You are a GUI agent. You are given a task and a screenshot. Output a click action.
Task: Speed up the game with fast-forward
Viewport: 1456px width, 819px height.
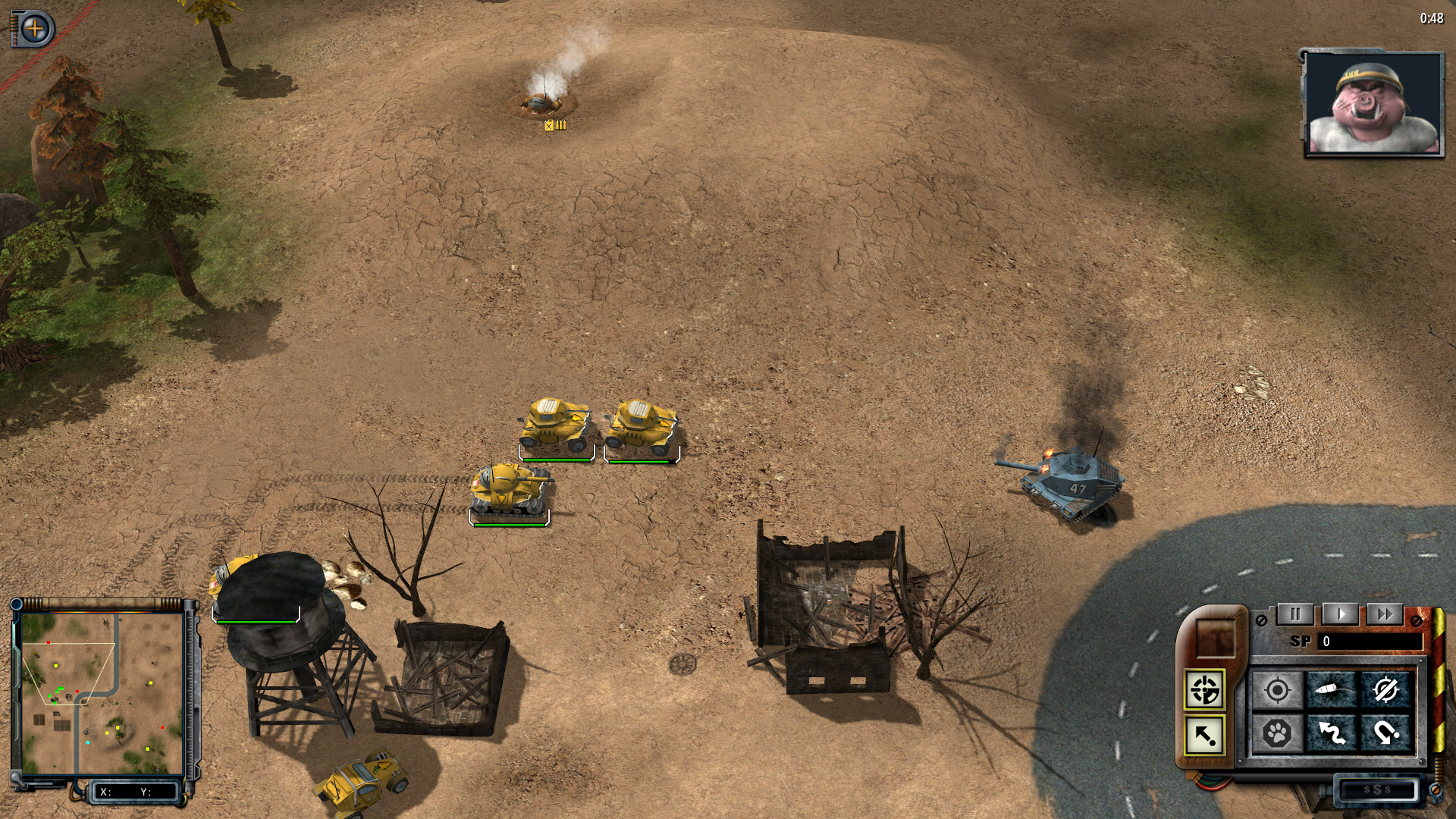1385,614
